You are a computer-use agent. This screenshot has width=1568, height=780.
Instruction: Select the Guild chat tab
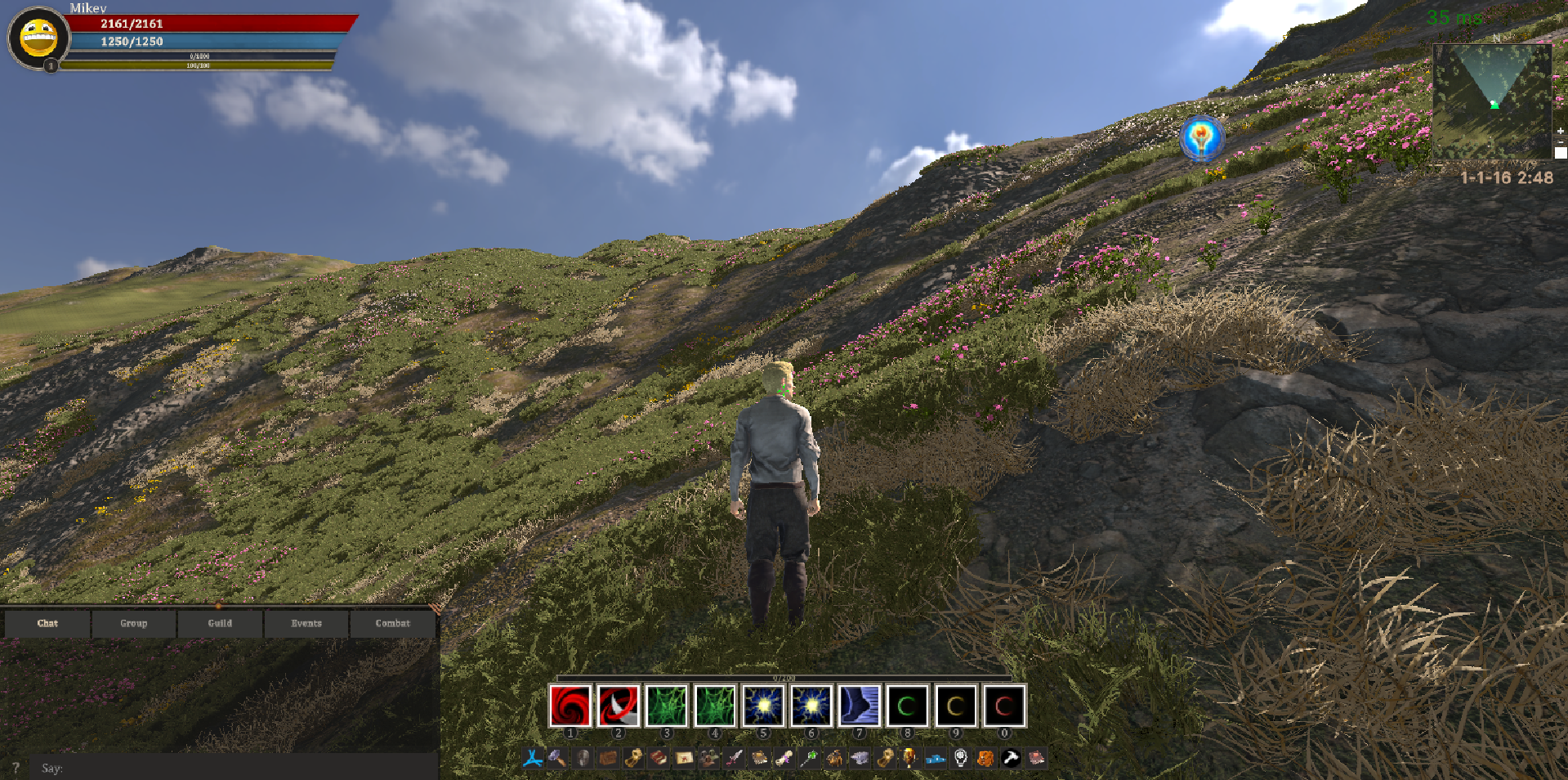pyautogui.click(x=220, y=623)
